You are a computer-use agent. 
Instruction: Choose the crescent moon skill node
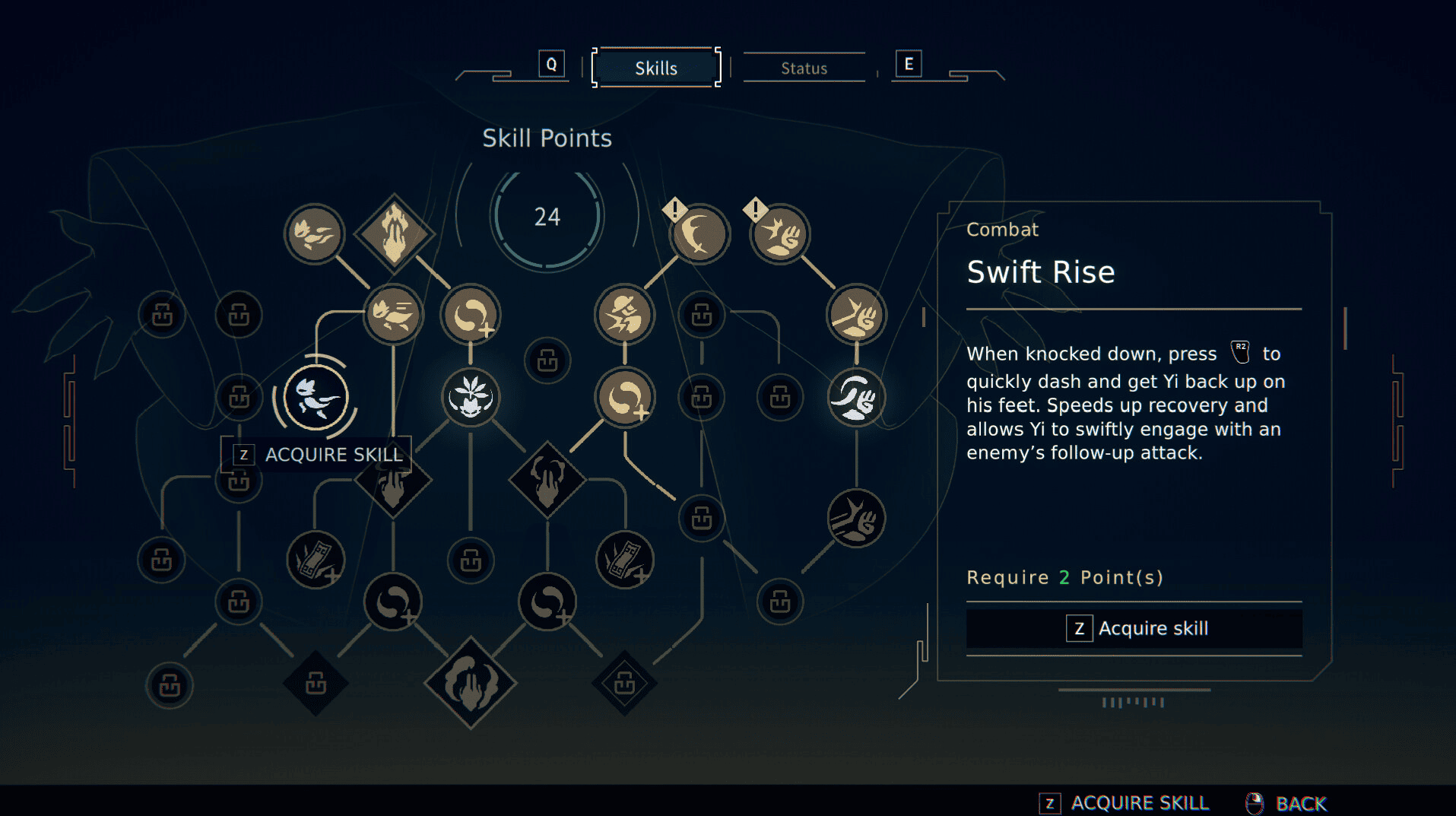(x=699, y=233)
